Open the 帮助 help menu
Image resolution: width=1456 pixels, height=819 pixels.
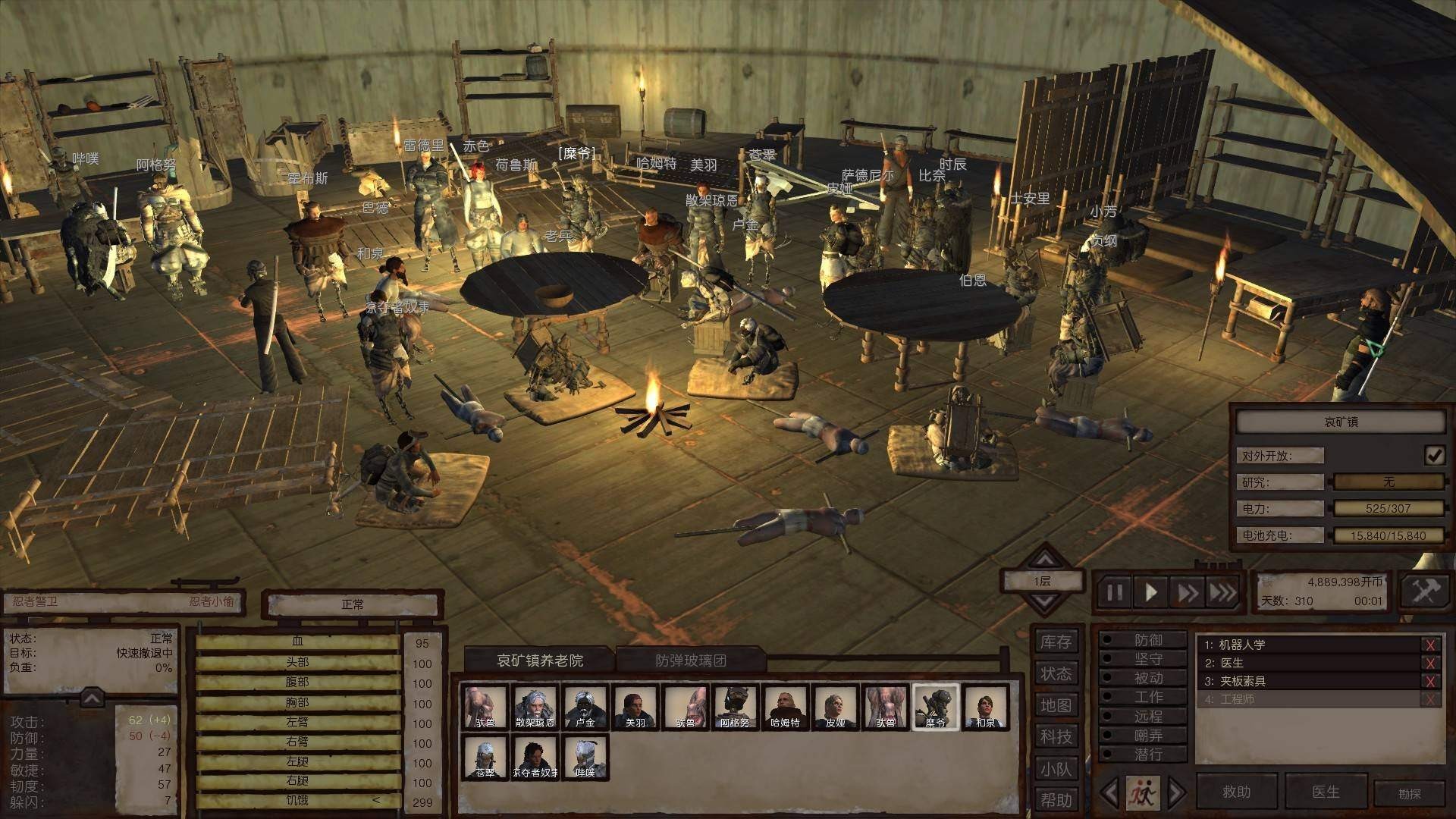[1056, 800]
